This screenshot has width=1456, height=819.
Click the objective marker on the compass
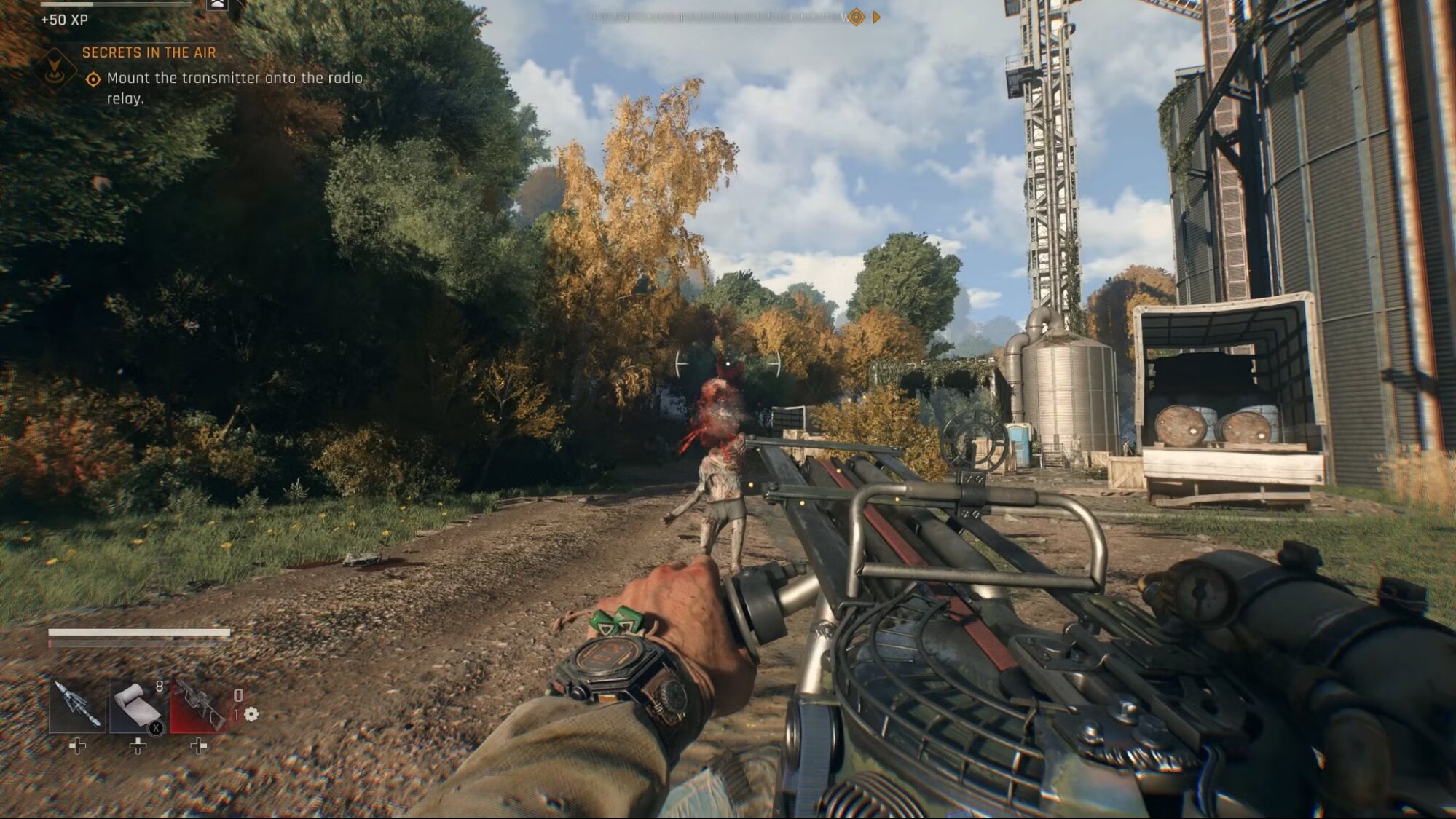857,17
